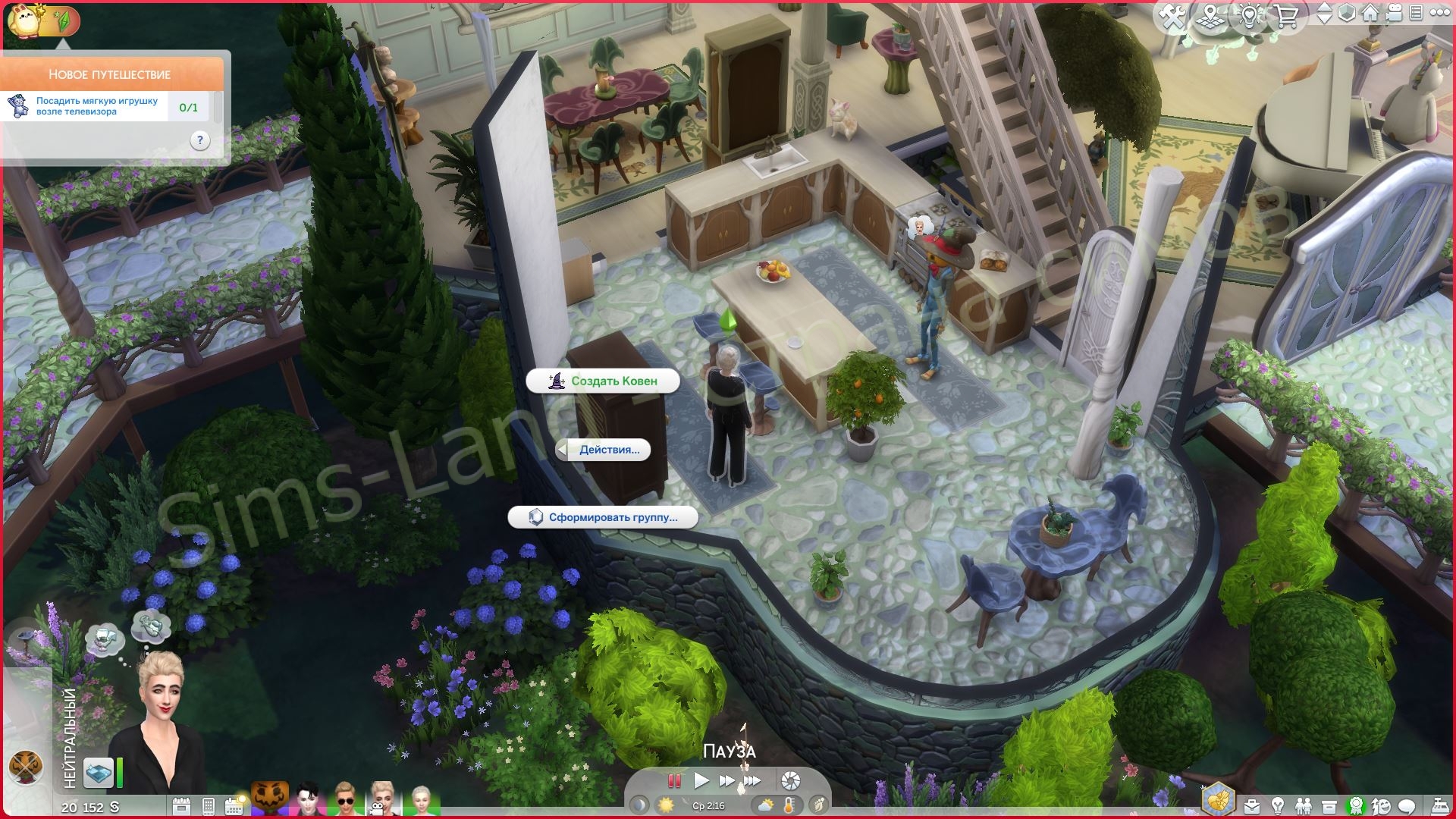Open the retail cash register panel
This screenshot has width=1456, height=819.
(x=1439, y=805)
